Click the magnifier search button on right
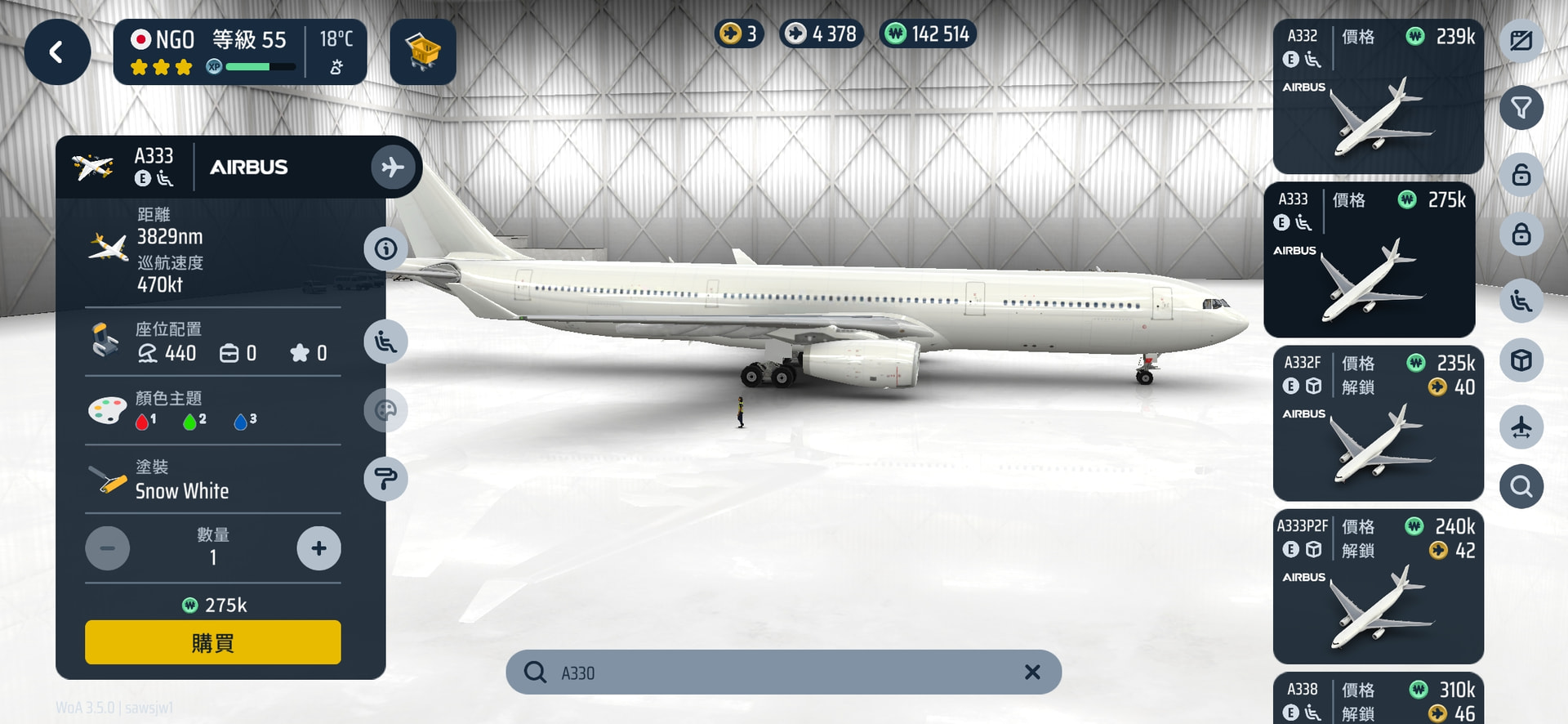The width and height of the screenshot is (1568, 724). pos(1521,487)
